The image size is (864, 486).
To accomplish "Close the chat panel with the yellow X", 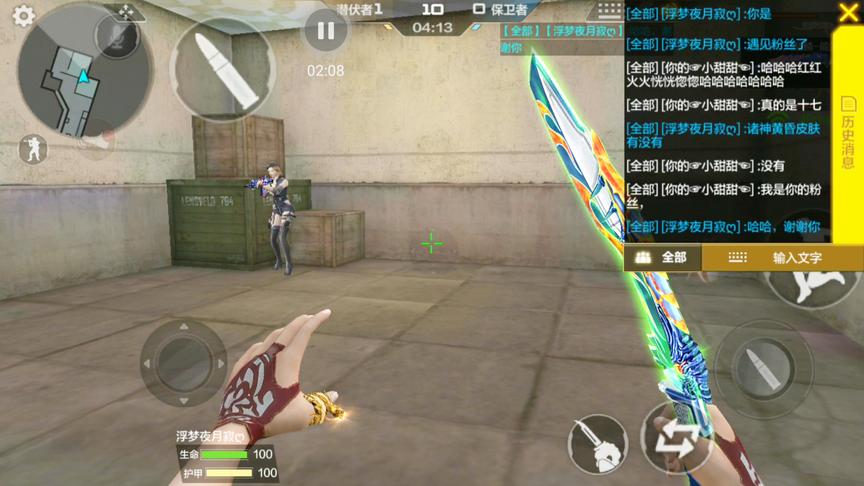I will click(x=848, y=14).
